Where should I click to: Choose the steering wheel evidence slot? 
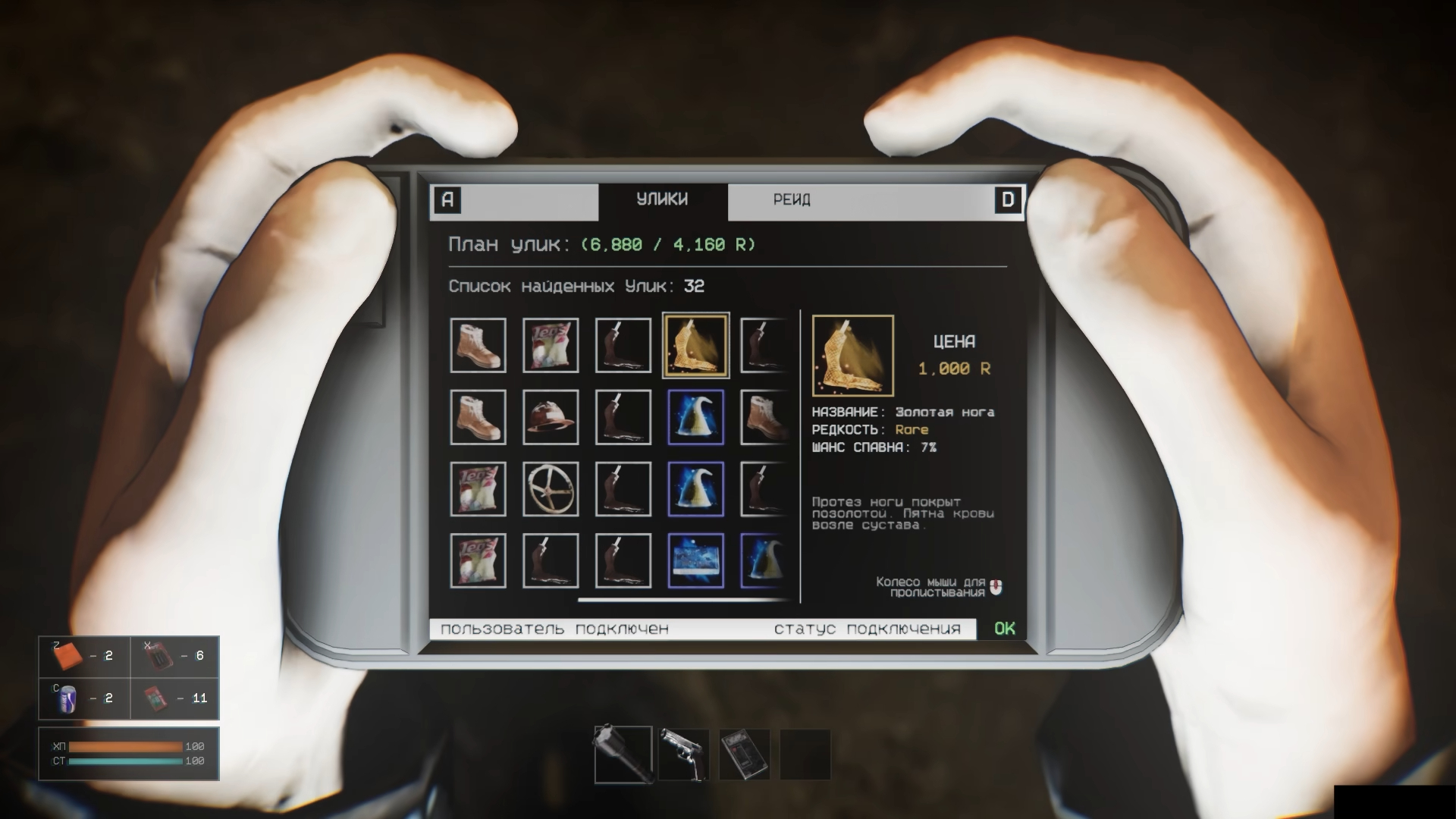coord(551,489)
